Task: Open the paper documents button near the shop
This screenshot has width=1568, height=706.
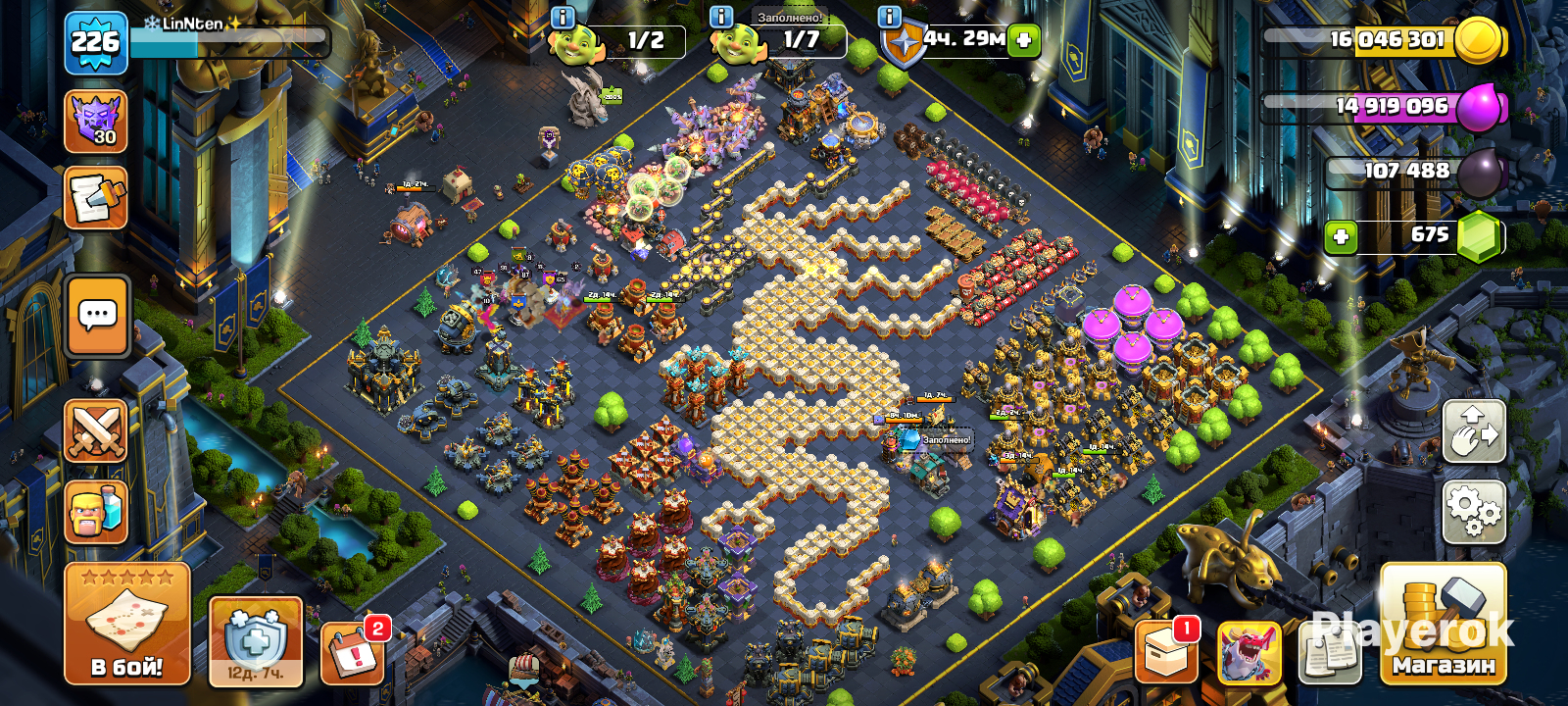Action: [1330, 653]
